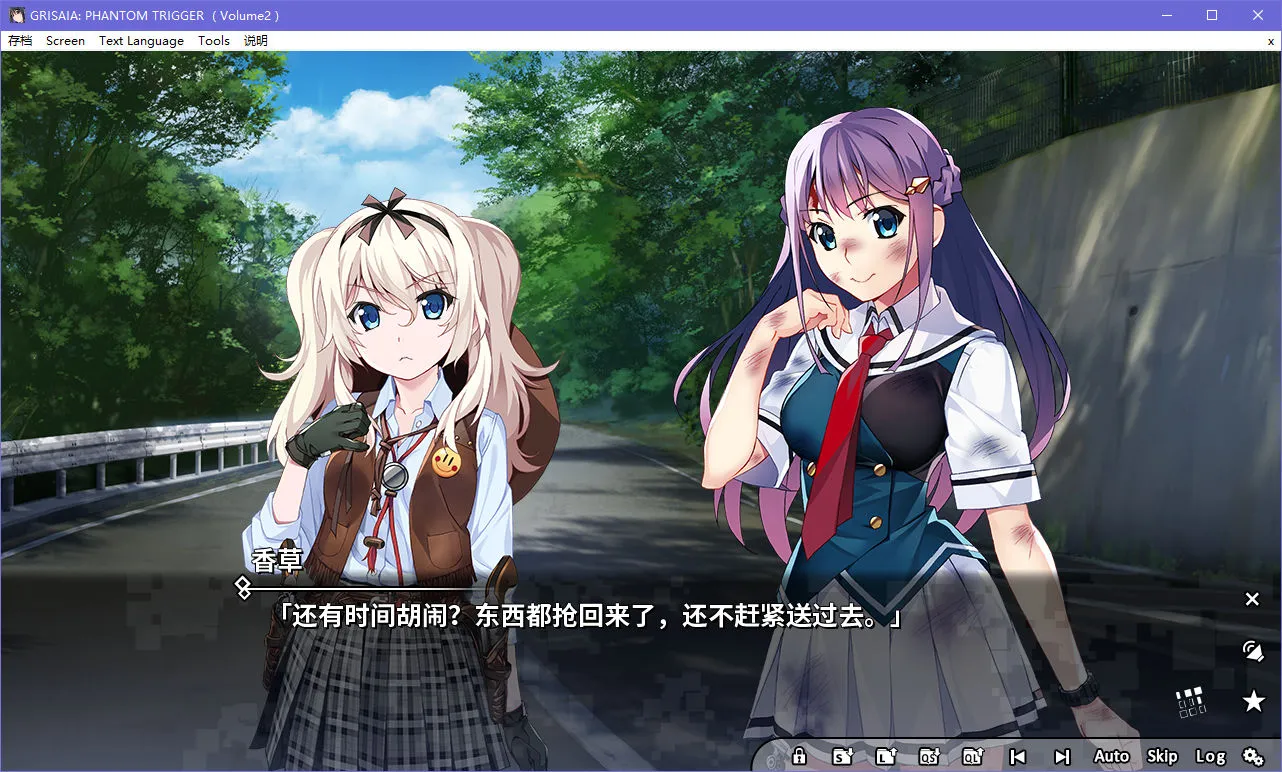Open game settings with the gear icon
The height and width of the screenshot is (772, 1282).
pyautogui.click(x=1253, y=756)
